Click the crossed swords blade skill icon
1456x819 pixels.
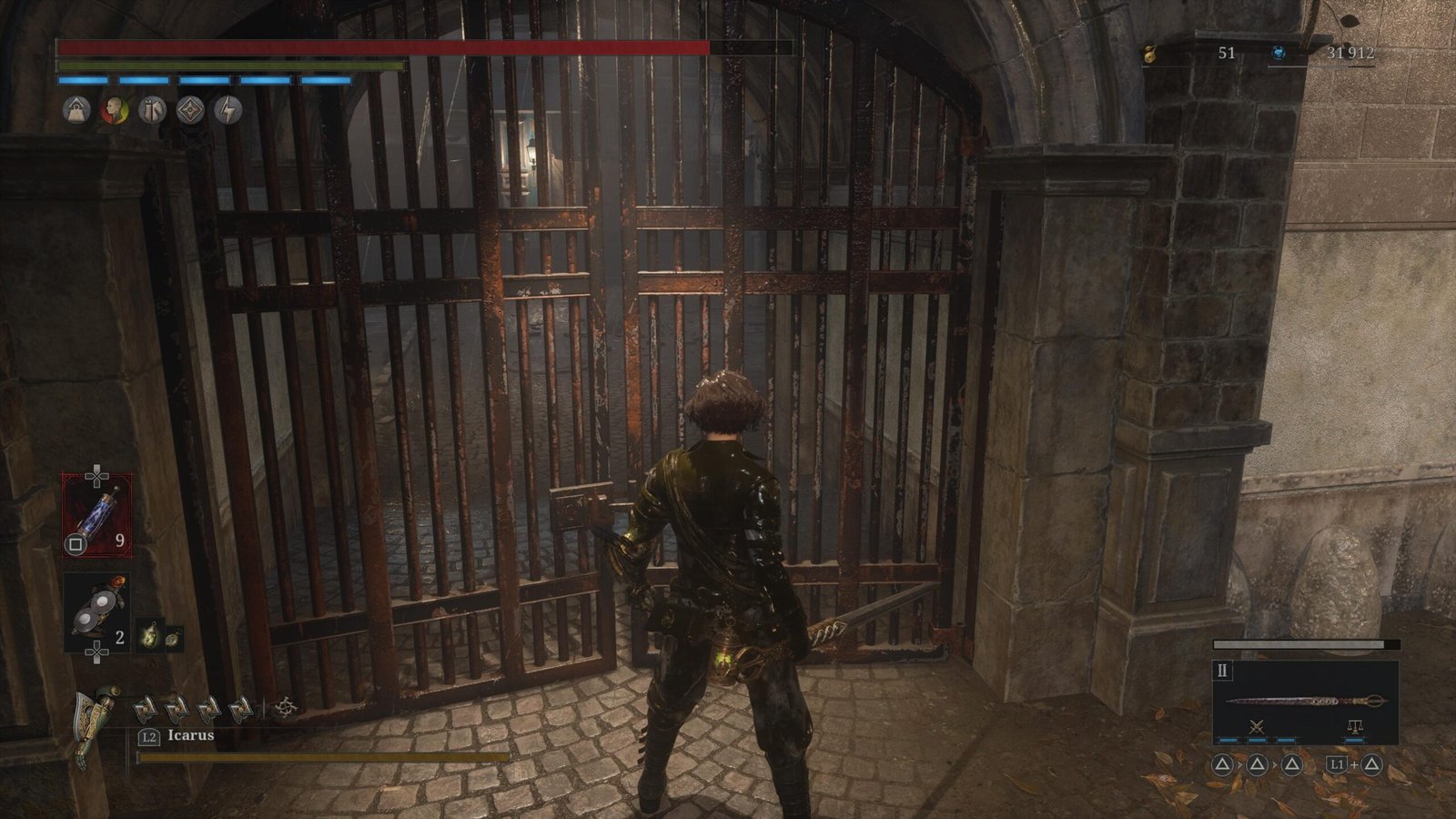(1258, 726)
